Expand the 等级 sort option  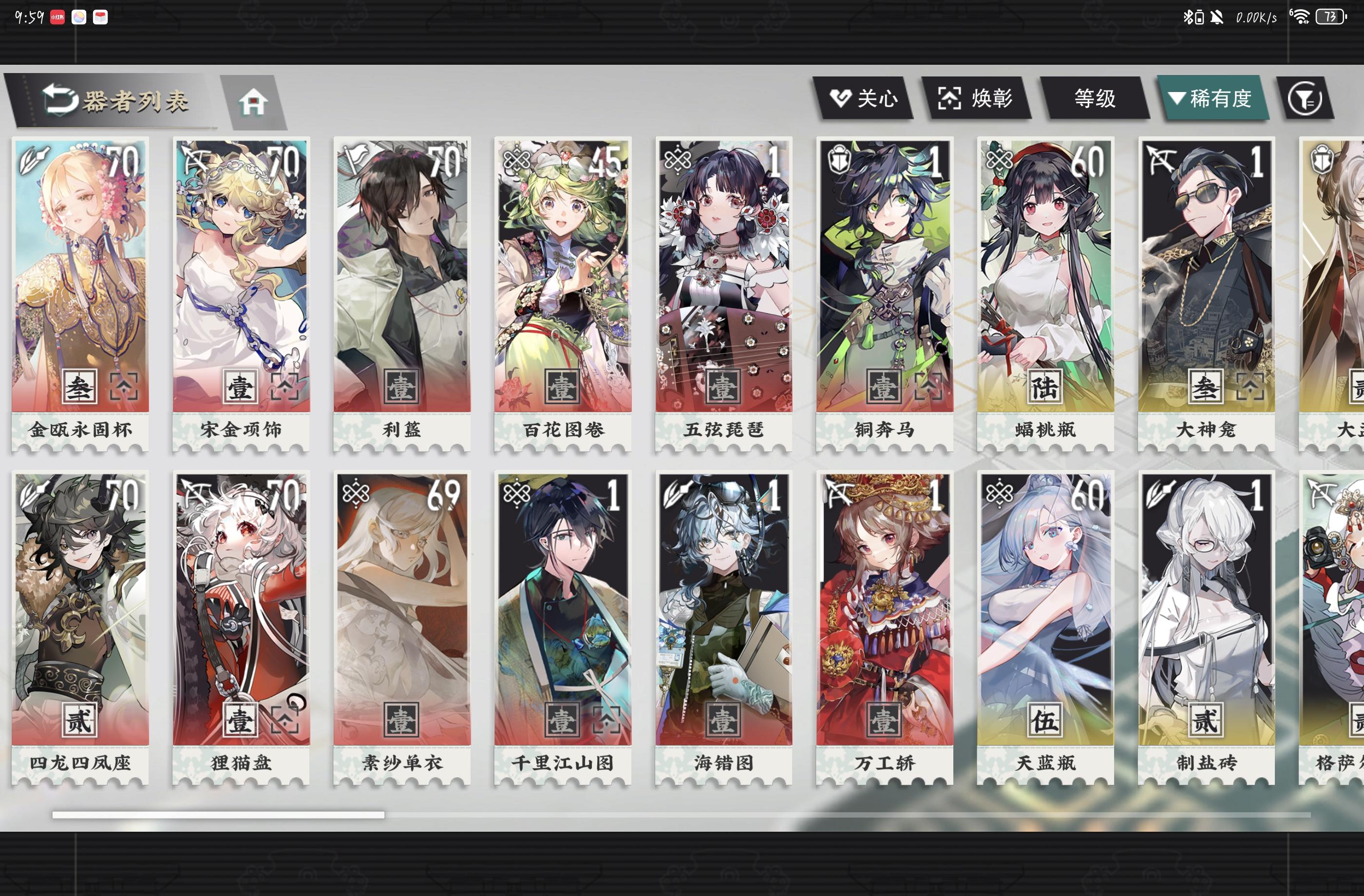[1096, 98]
